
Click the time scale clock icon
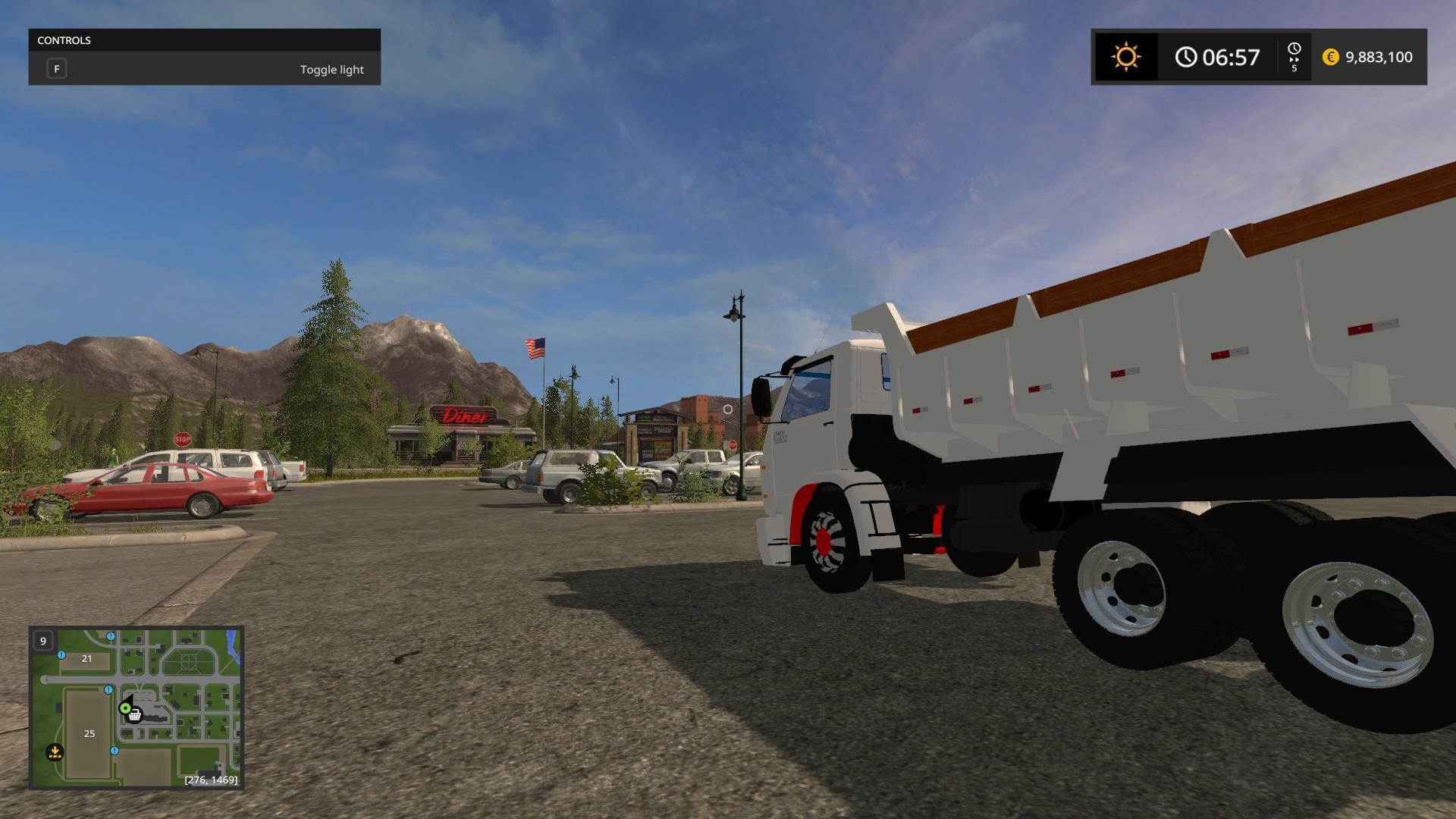pyautogui.click(x=1294, y=49)
